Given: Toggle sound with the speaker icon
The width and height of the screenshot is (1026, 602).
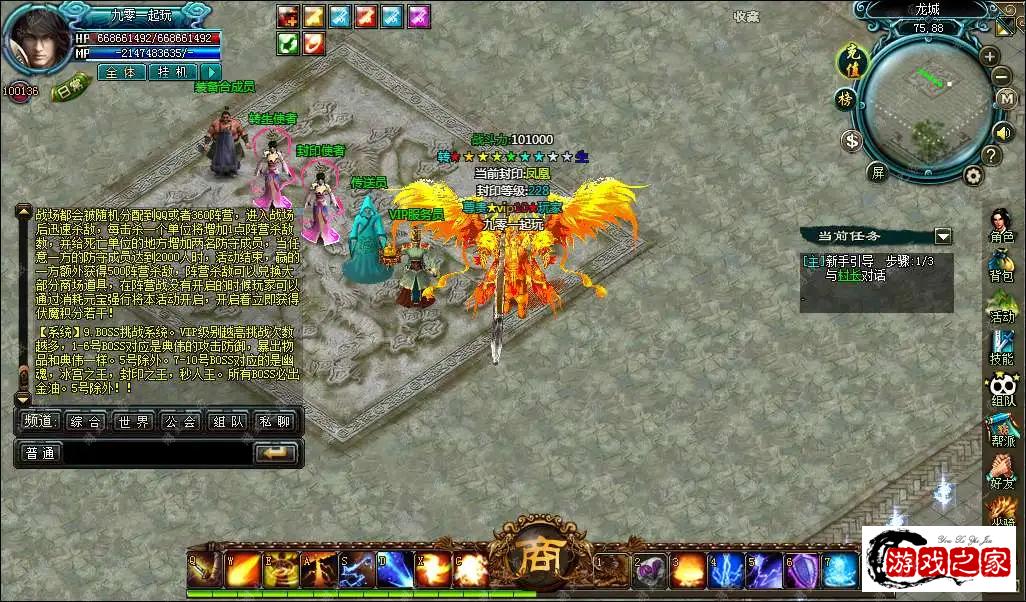Looking at the screenshot, I should 1003,131.
